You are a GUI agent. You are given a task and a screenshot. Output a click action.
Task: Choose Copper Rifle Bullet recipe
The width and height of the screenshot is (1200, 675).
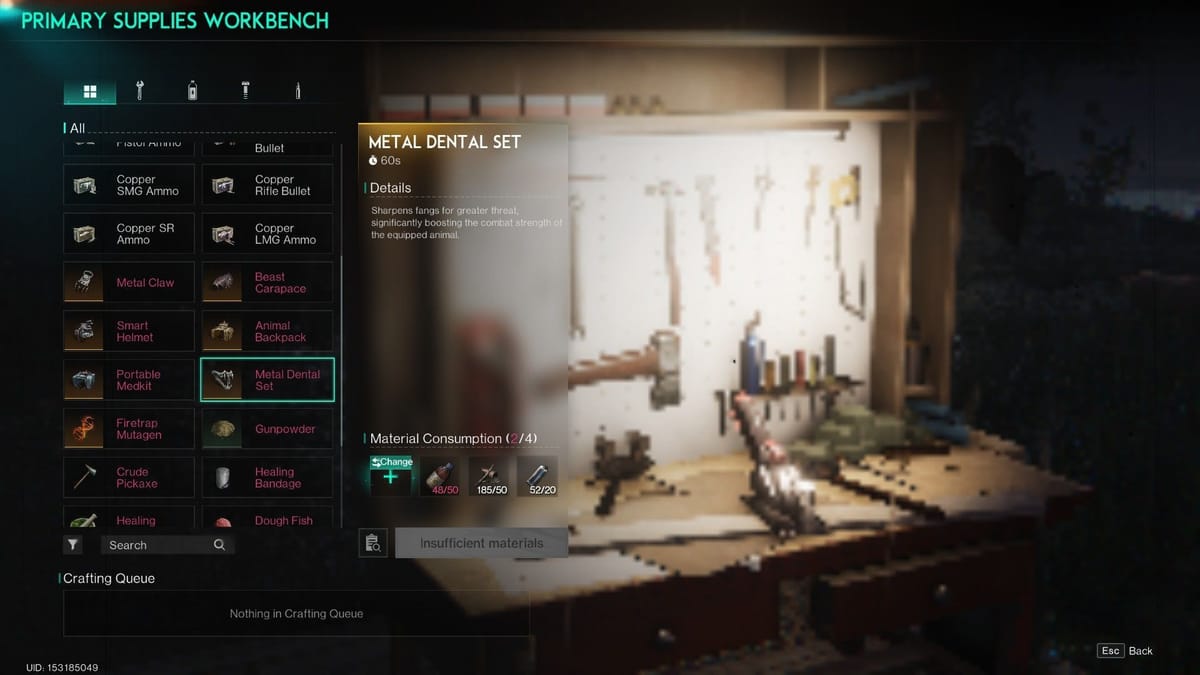click(267, 185)
